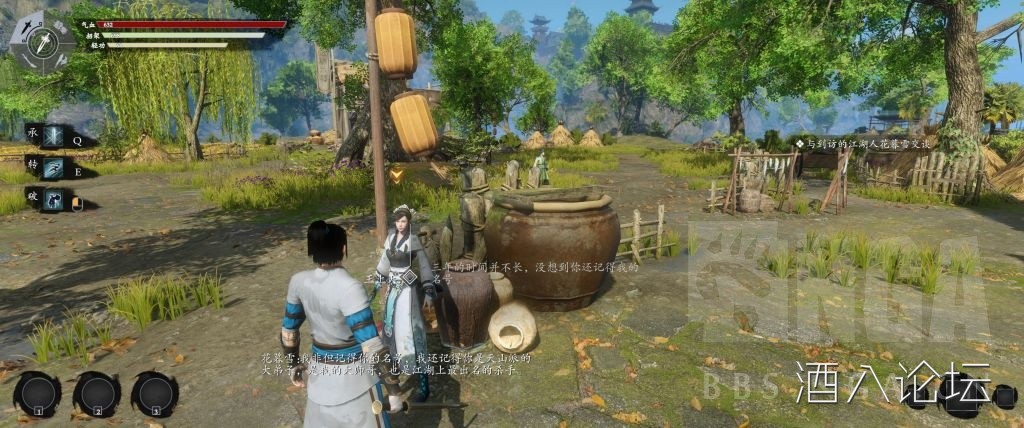Activate the 承 skill icon

pyautogui.click(x=51, y=136)
